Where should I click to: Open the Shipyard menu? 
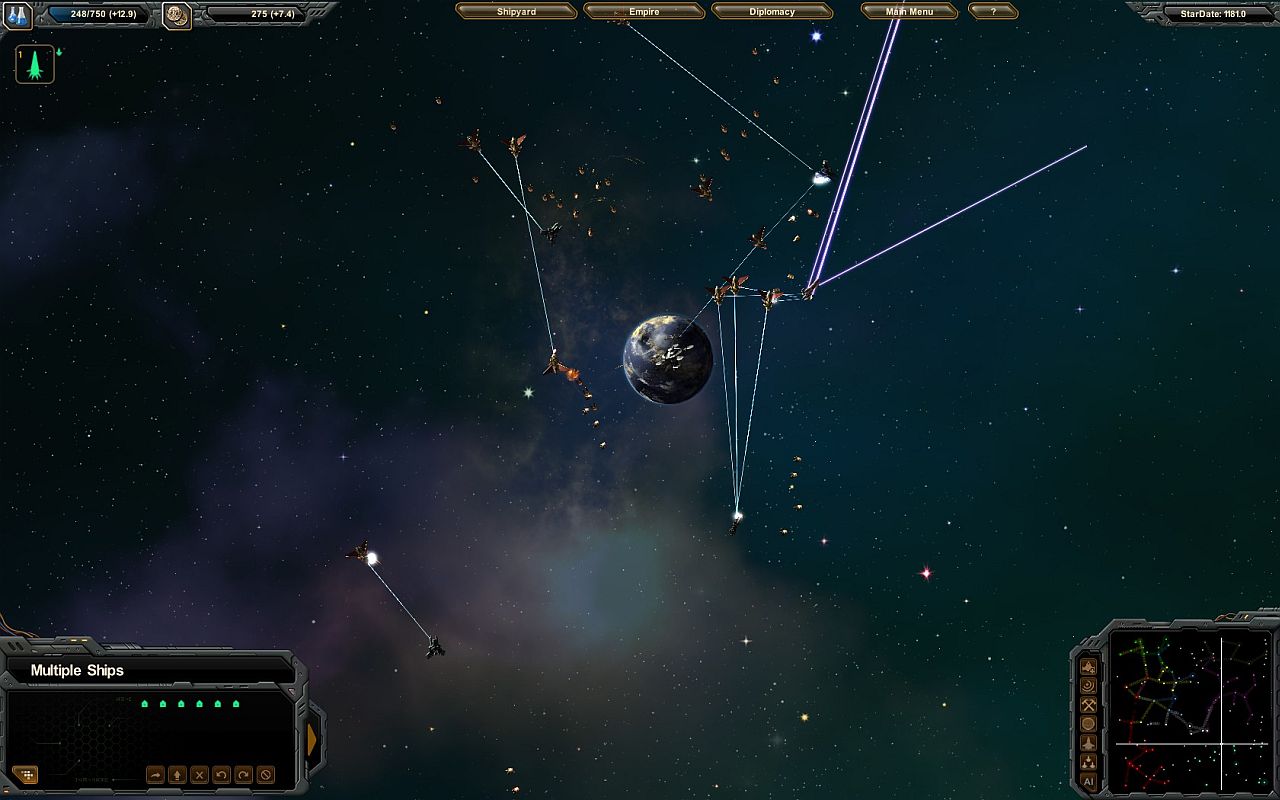[x=516, y=11]
